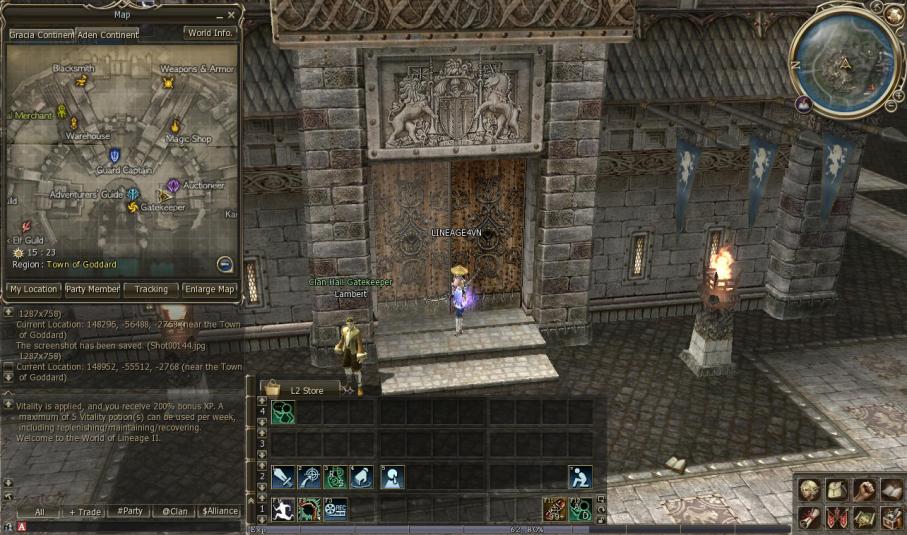
Task: Close the Map window
Action: click(232, 15)
